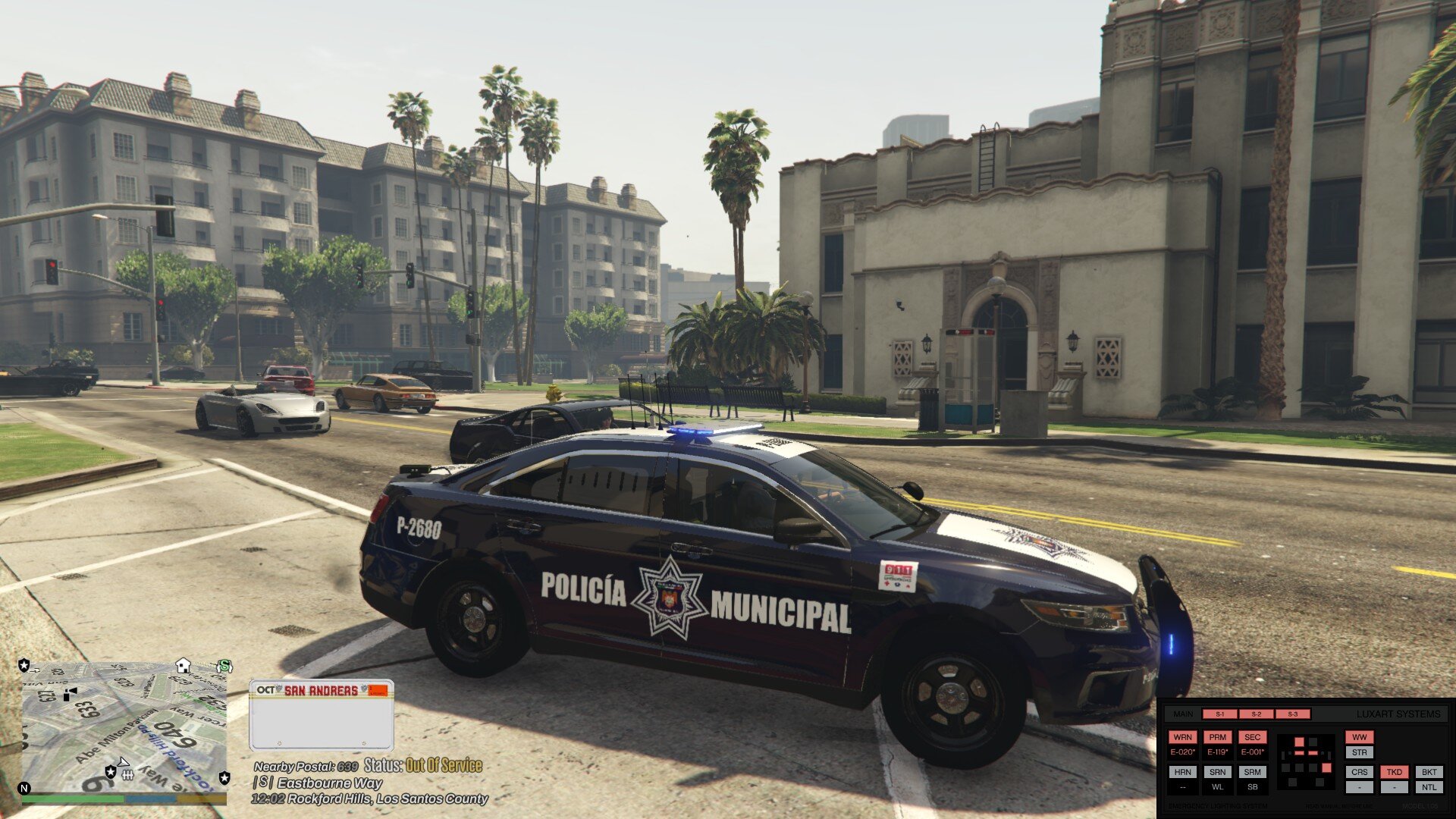Switch to the S-2 stage
Viewport: 1456px width, 819px height.
[x=1257, y=714]
